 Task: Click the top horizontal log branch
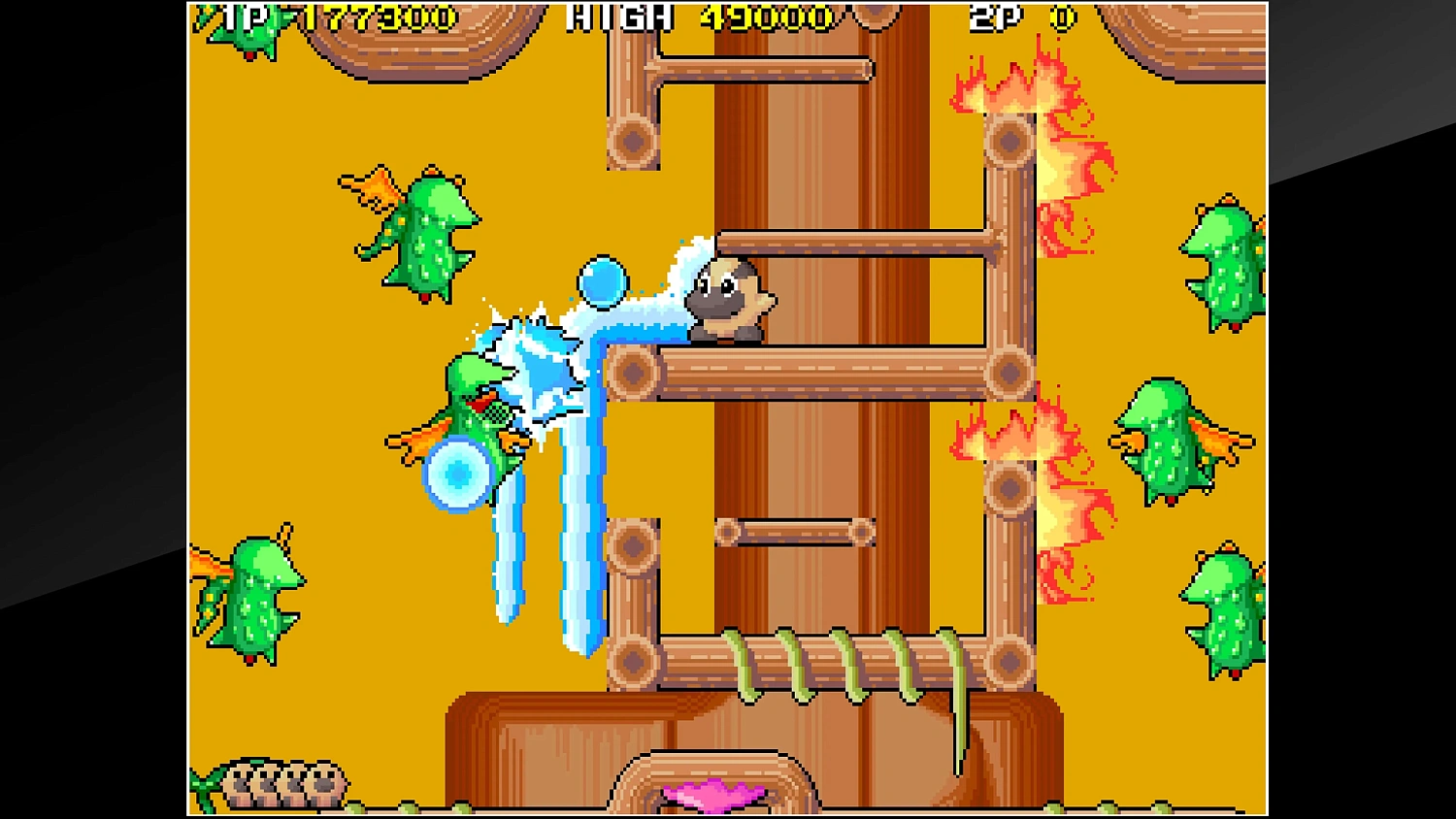pyautogui.click(x=767, y=70)
